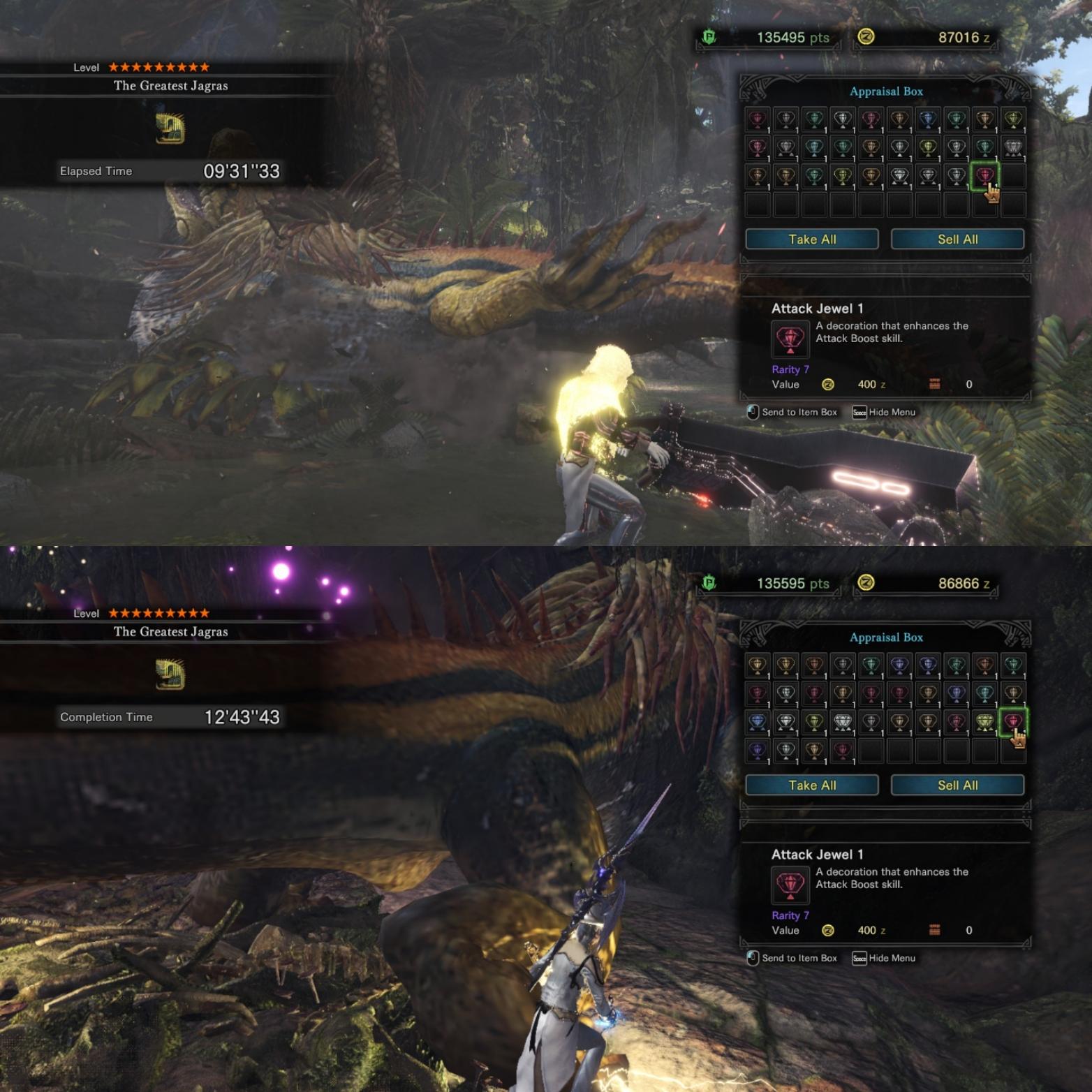Select the first red jewel in the top row
The width and height of the screenshot is (1092, 1092).
tap(757, 120)
